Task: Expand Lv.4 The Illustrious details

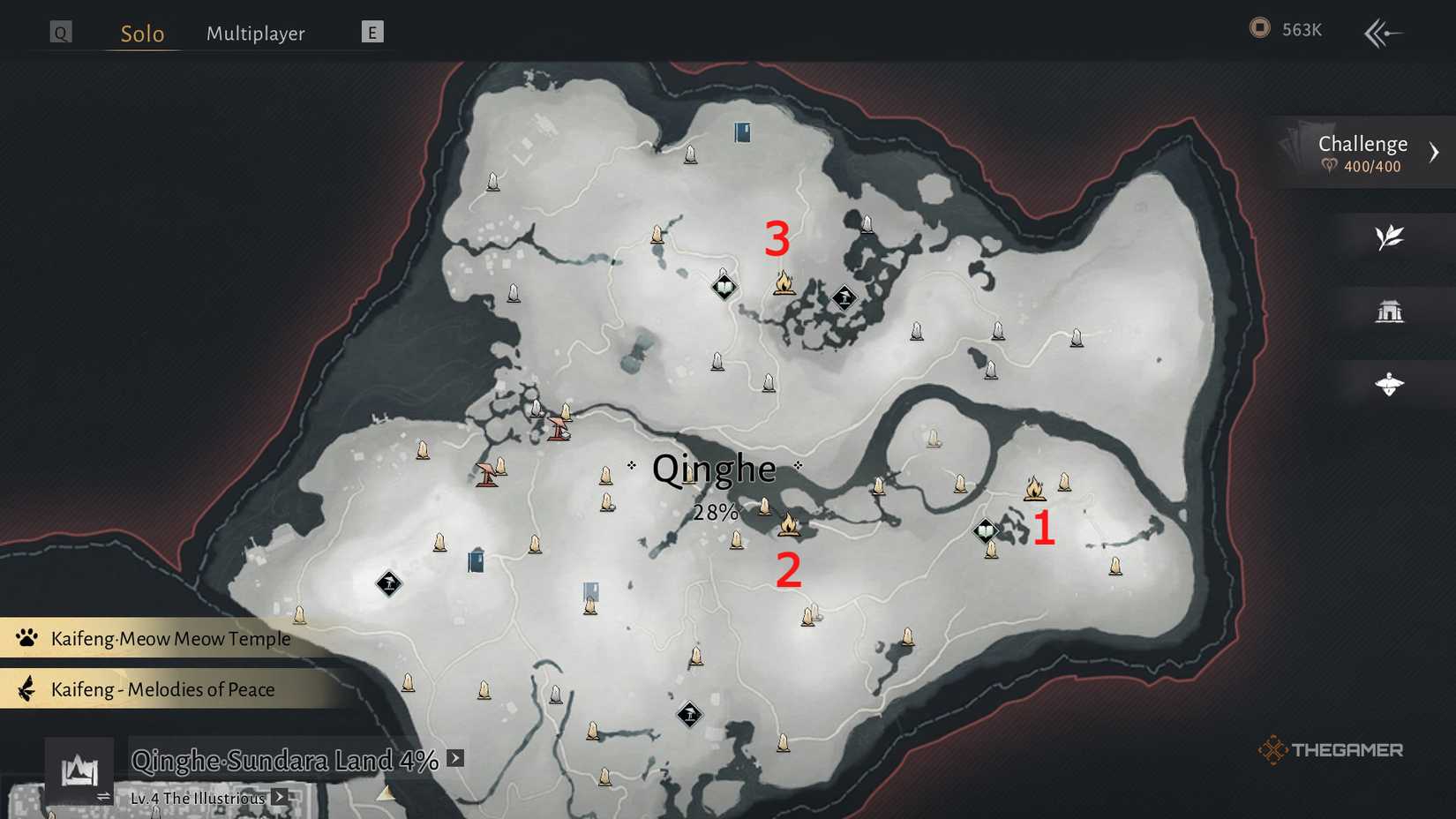Action: 278,797
